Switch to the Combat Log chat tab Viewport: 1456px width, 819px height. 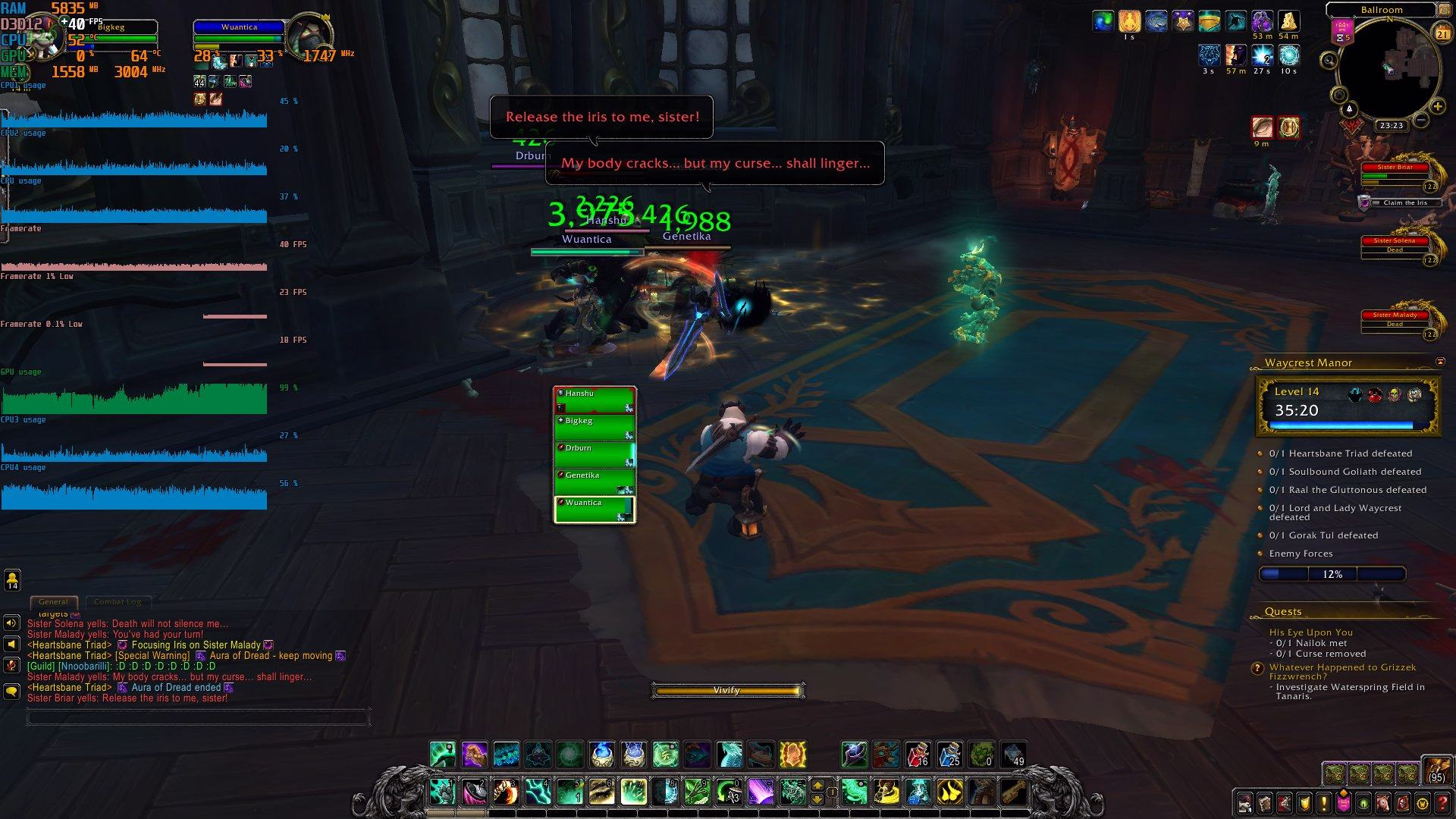[x=118, y=602]
